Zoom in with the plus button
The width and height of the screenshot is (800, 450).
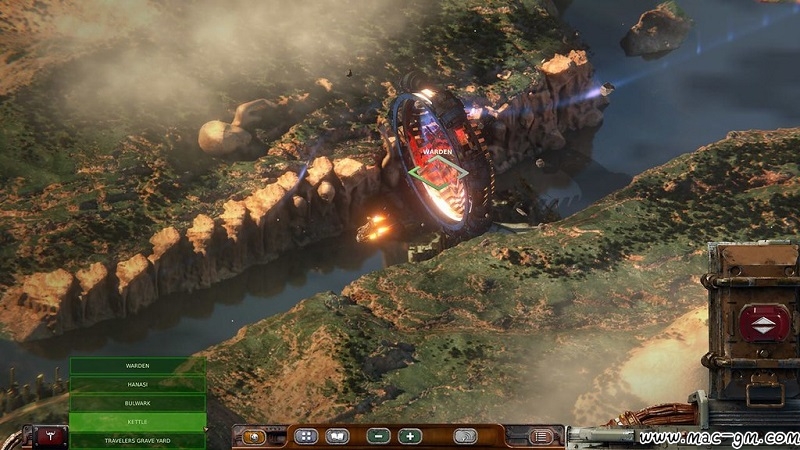click(410, 436)
